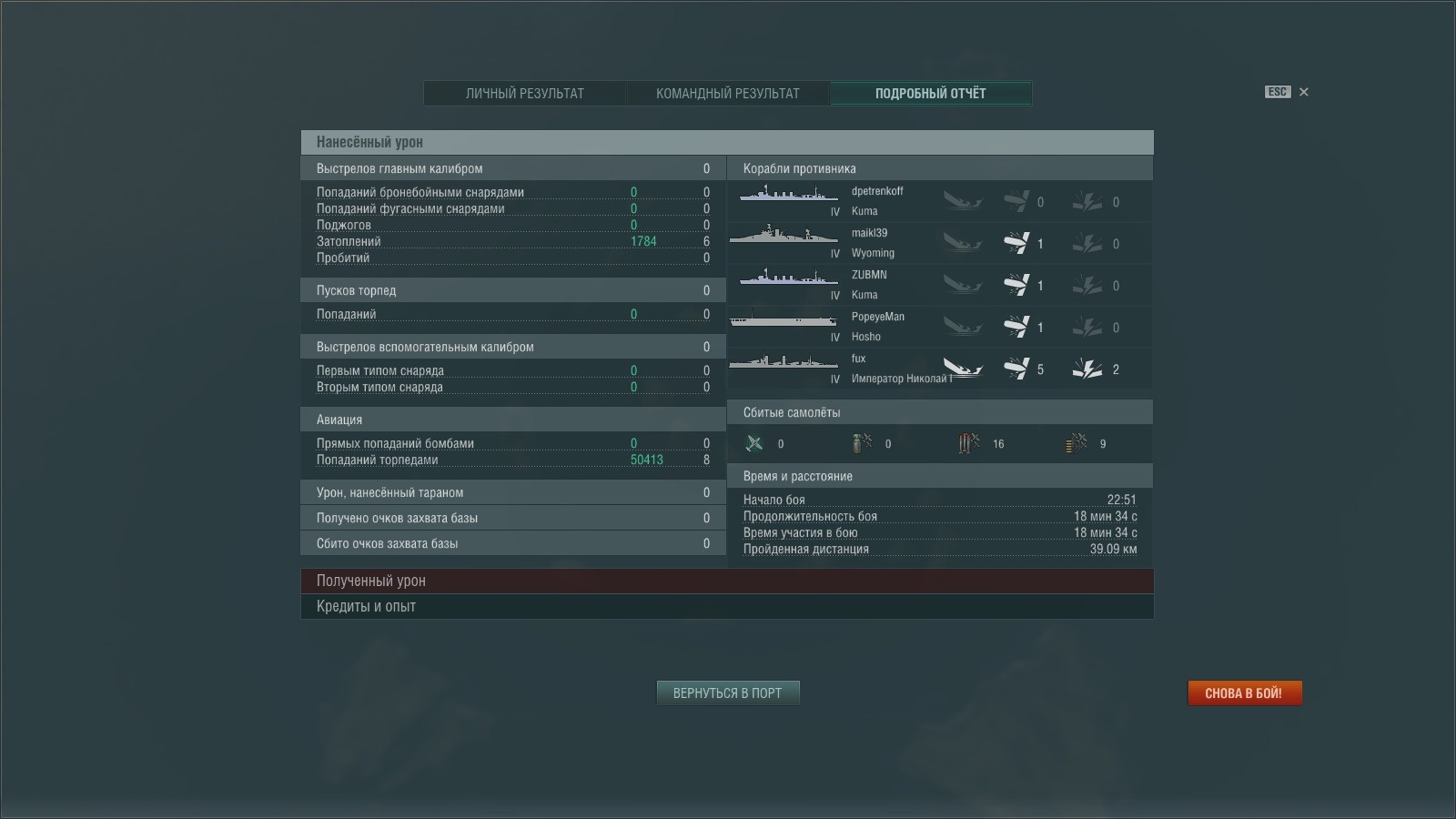Viewport: 1456px width, 819px height.
Task: Open the Командный результат tab
Action: [727, 94]
